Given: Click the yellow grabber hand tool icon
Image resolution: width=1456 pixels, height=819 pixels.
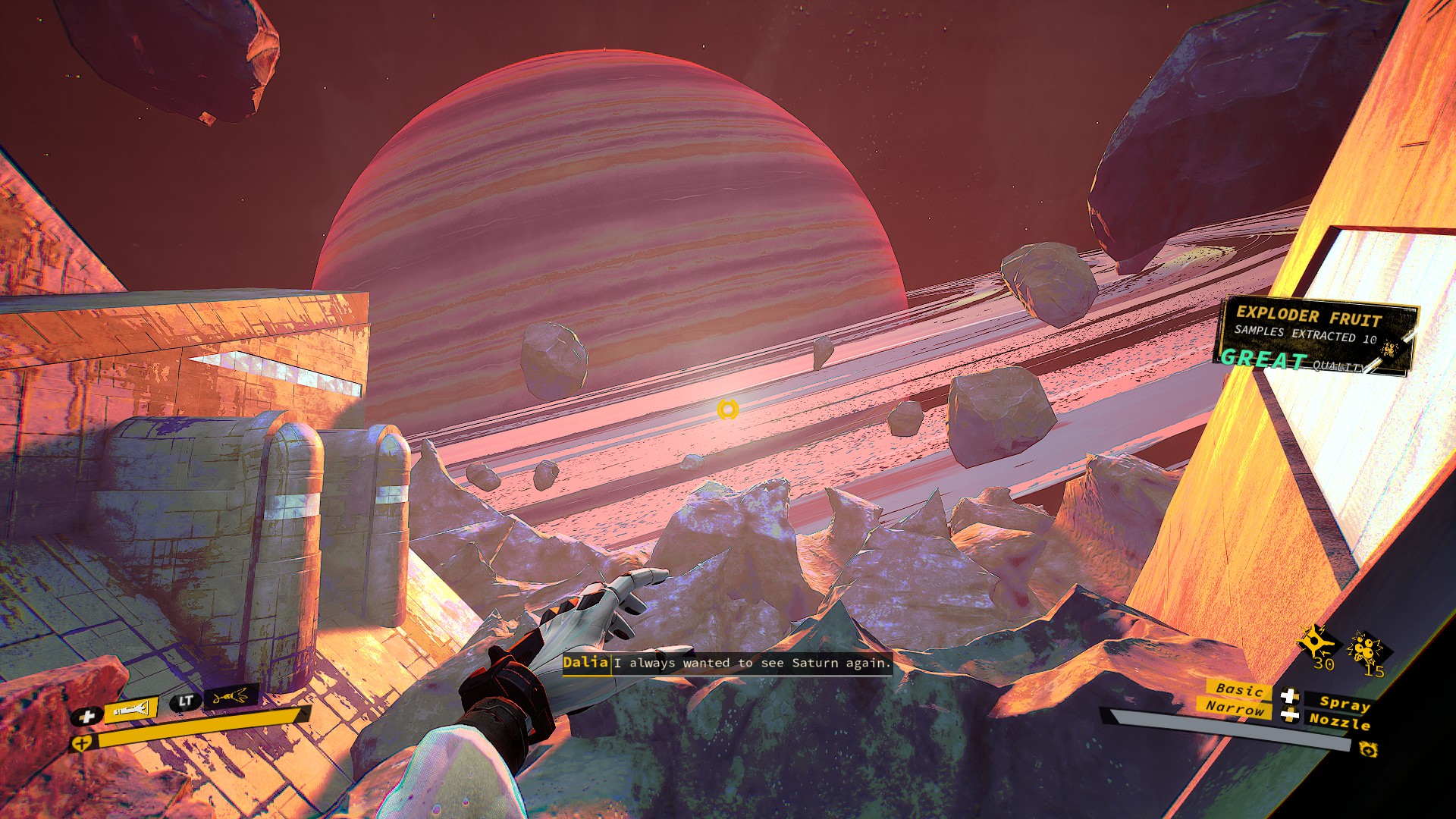Looking at the screenshot, I should pos(231,696).
